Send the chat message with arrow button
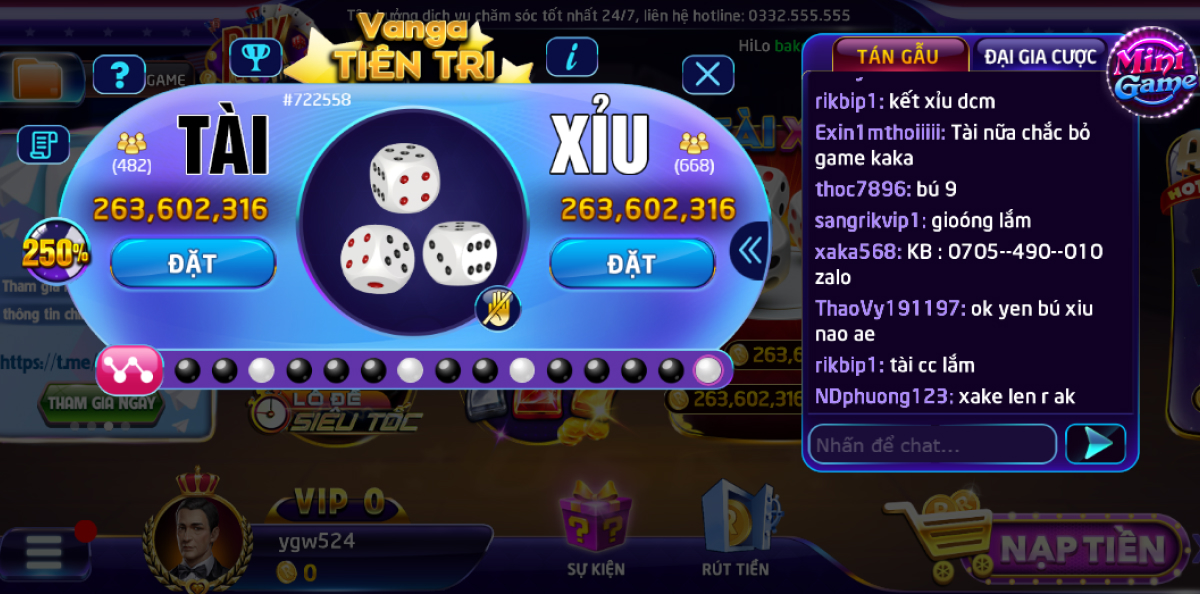The height and width of the screenshot is (594, 1200). (x=1096, y=444)
